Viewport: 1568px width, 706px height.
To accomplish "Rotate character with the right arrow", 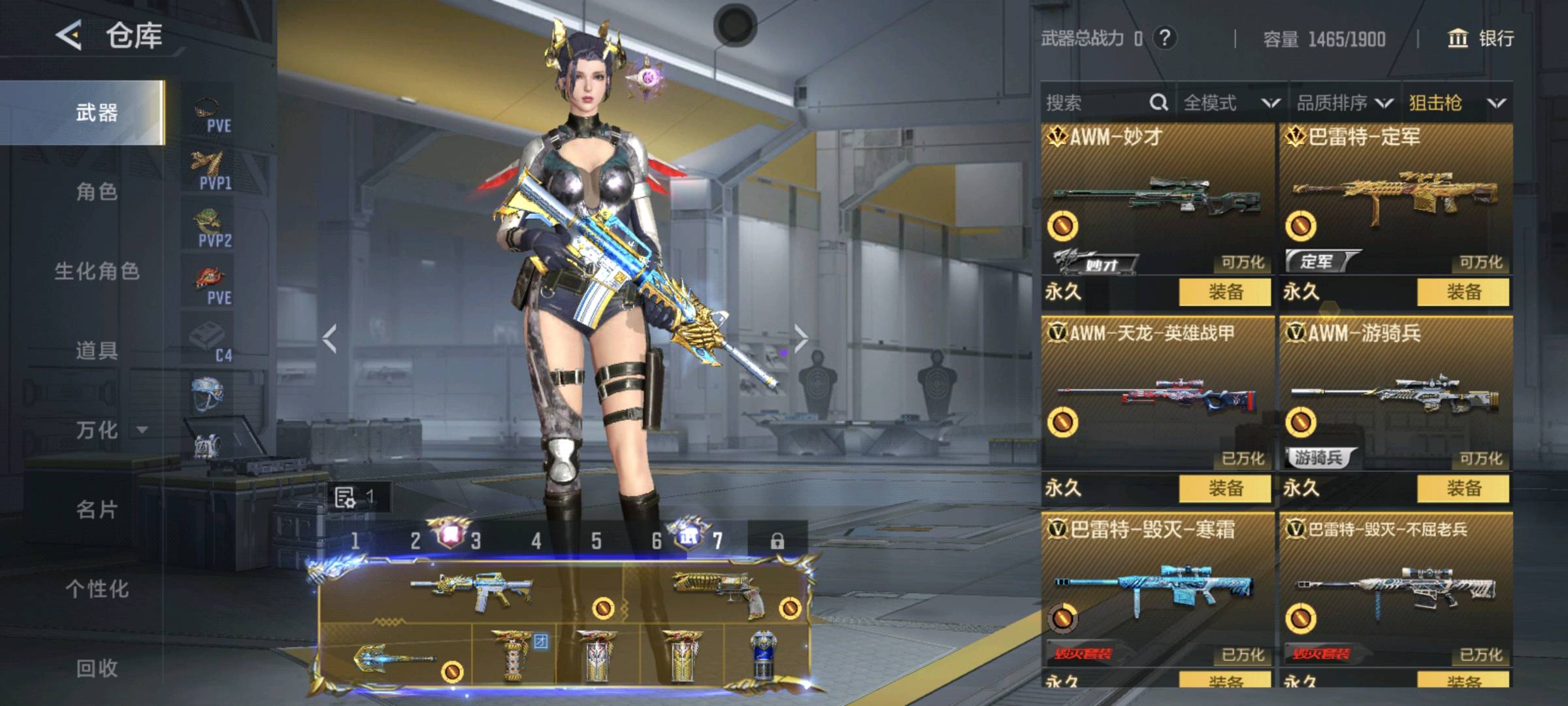I will pos(801,338).
